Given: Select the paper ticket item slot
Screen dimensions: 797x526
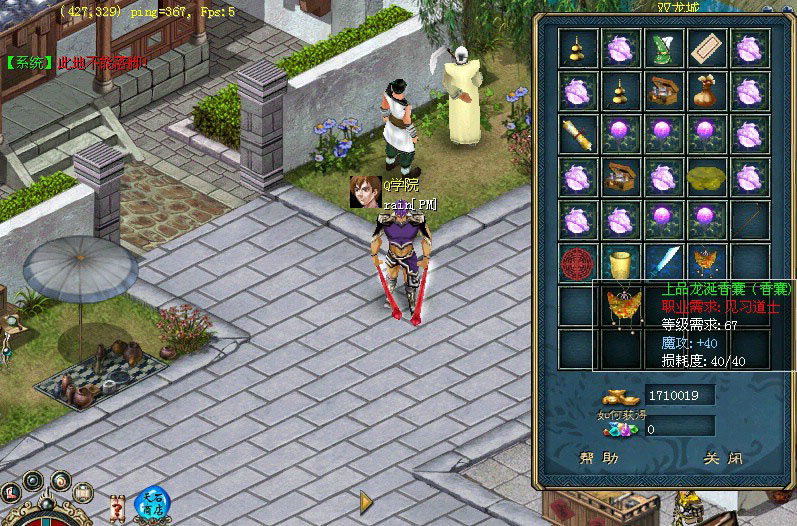Looking at the screenshot, I should coord(708,47).
